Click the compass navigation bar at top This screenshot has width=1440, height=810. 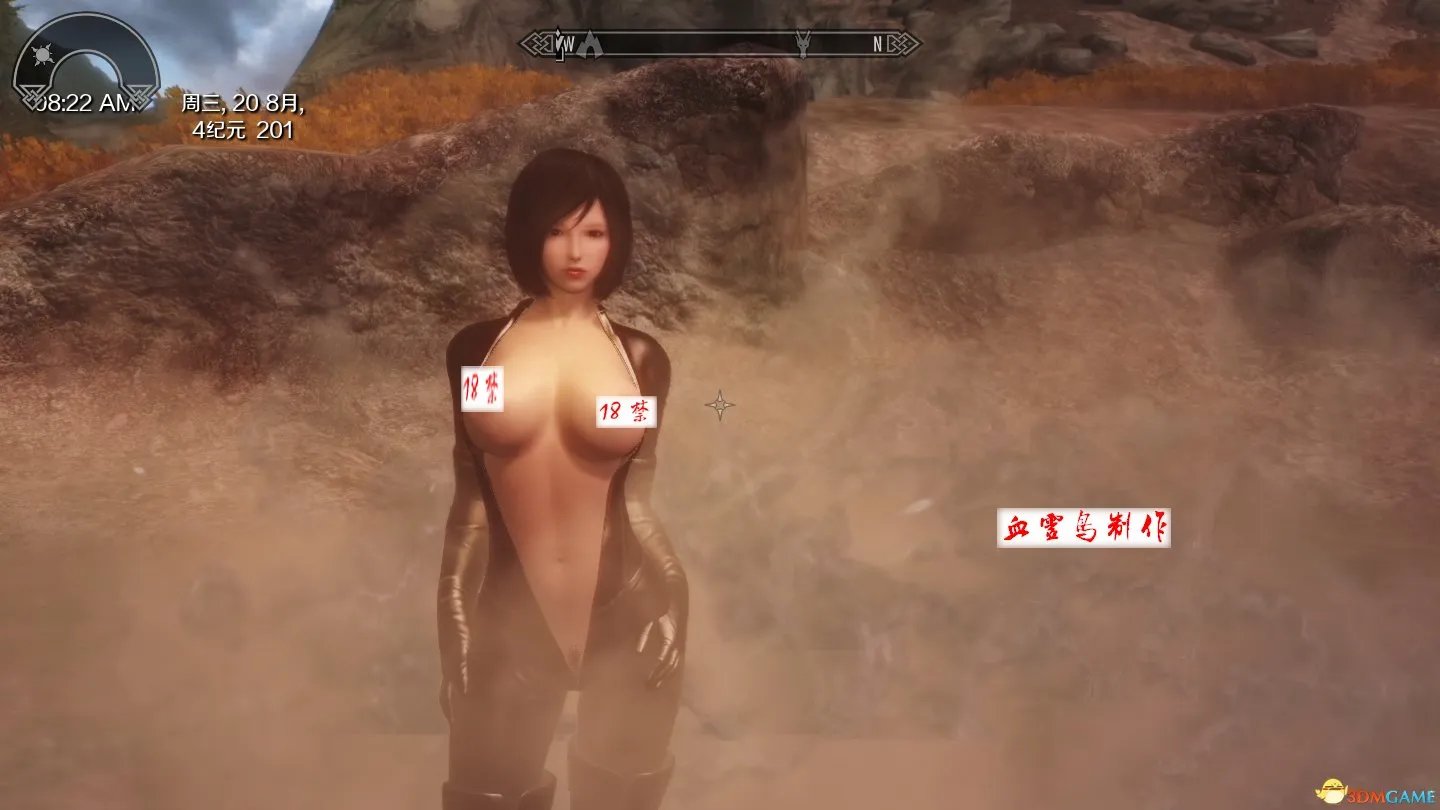720,44
